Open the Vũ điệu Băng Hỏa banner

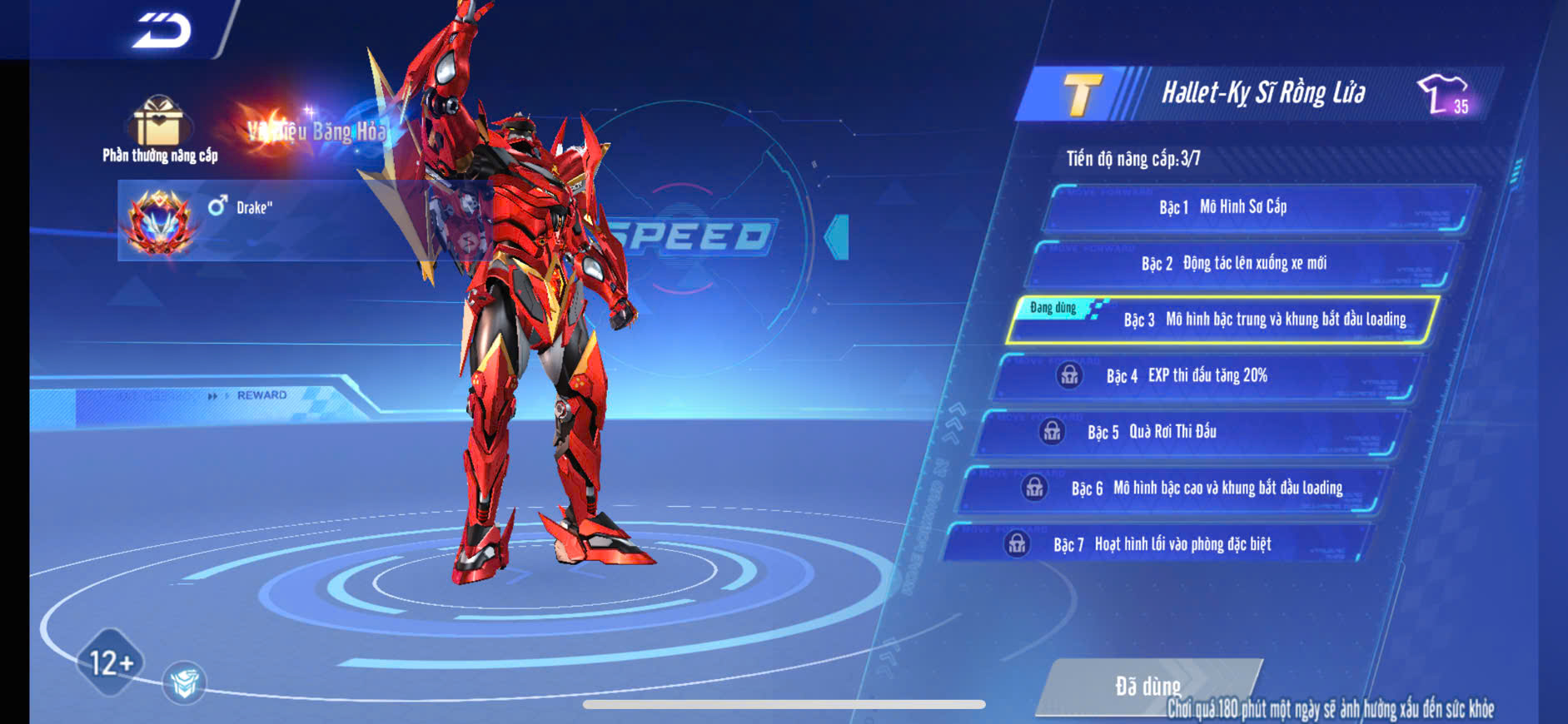coord(312,131)
